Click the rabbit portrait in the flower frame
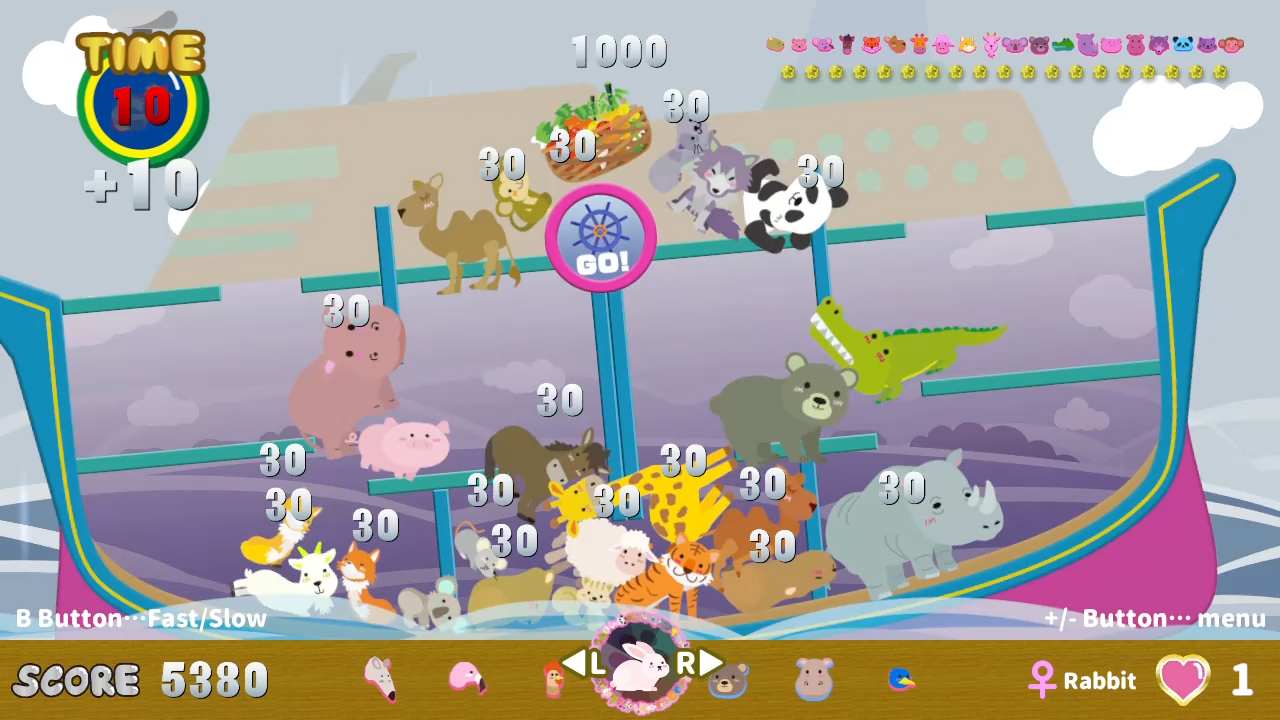Viewport: 1280px width, 720px height. (x=640, y=668)
